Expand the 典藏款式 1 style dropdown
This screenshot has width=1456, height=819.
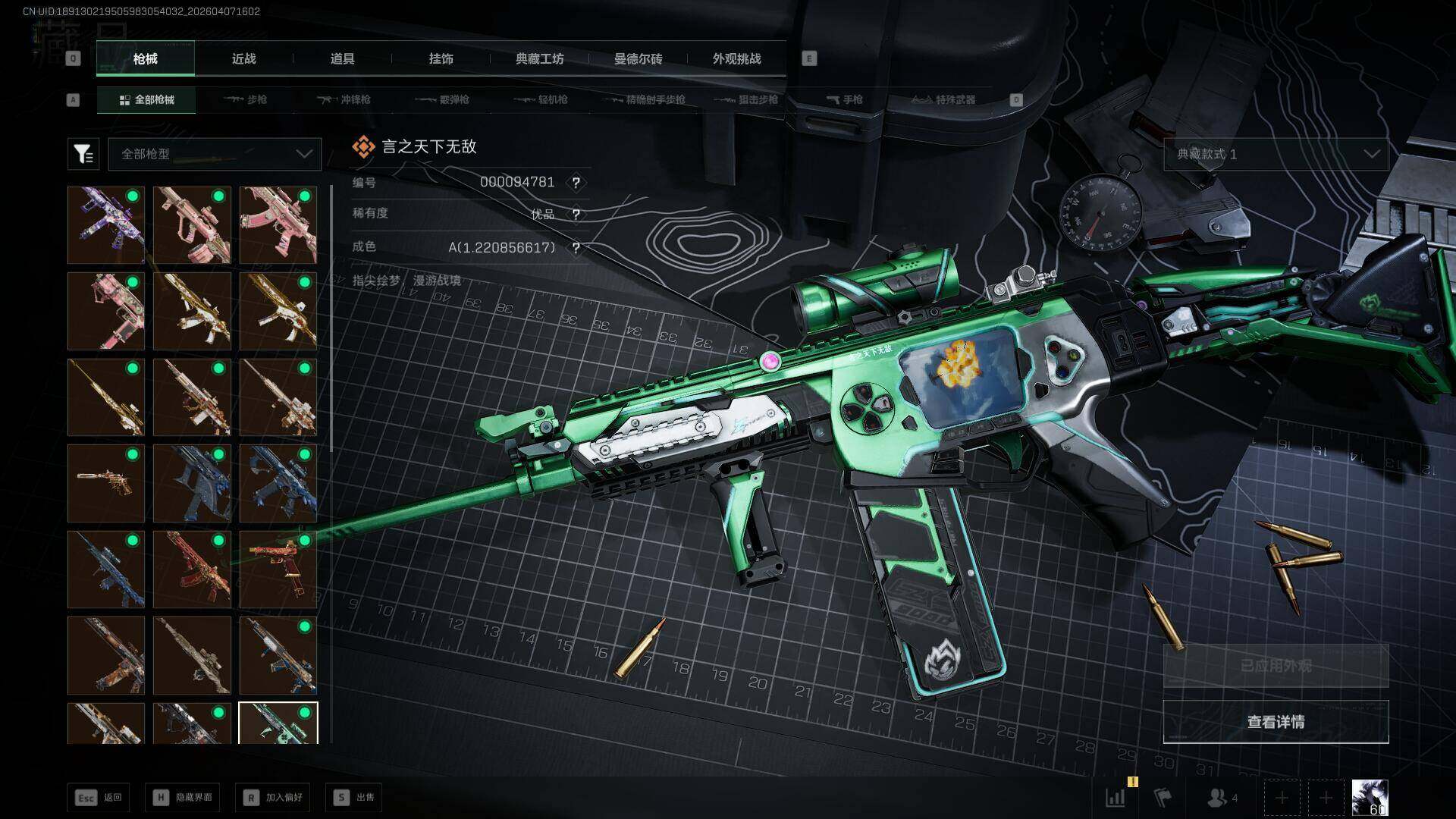[x=1276, y=154]
